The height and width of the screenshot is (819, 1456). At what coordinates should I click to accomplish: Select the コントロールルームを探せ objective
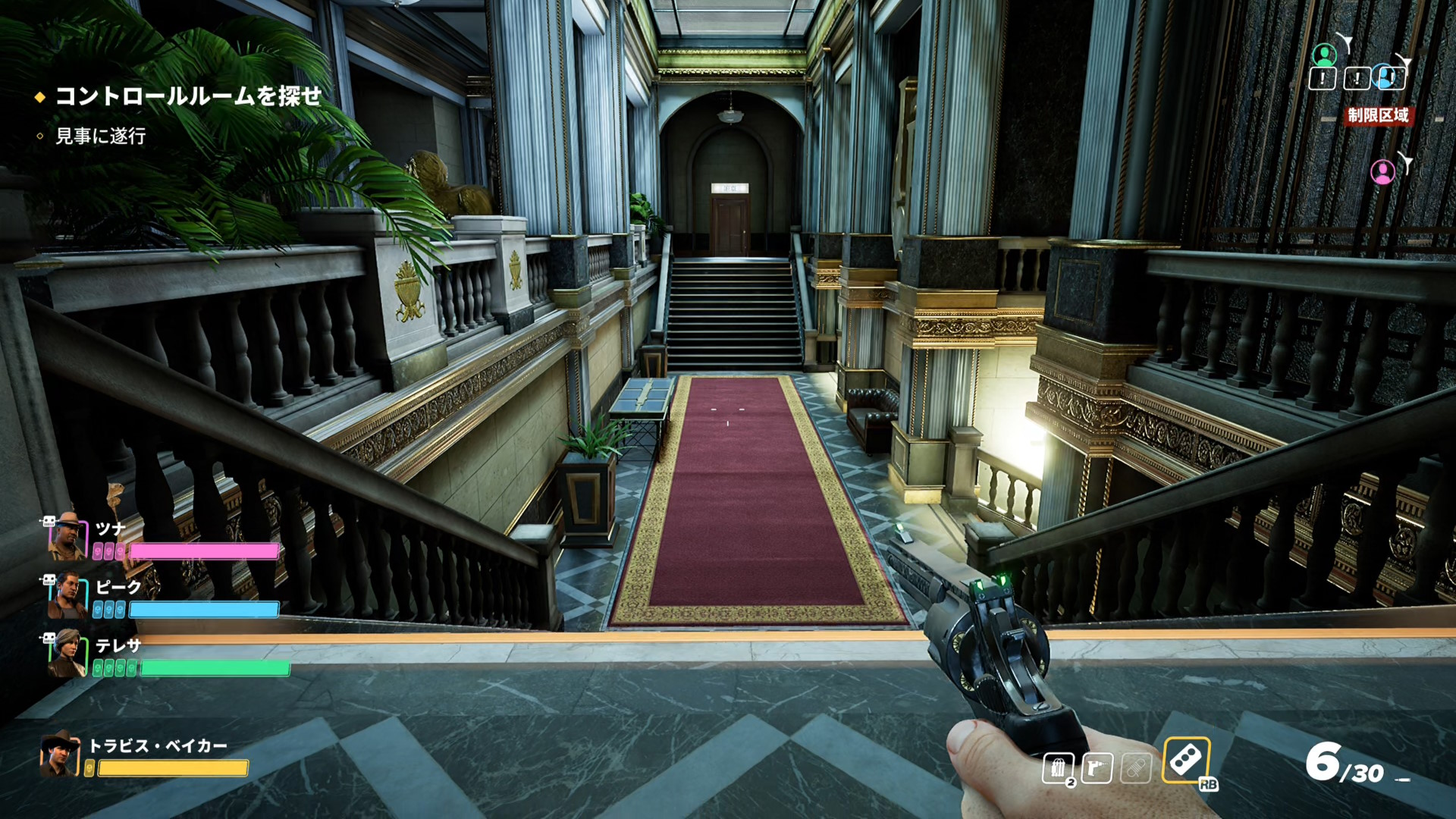[x=188, y=96]
